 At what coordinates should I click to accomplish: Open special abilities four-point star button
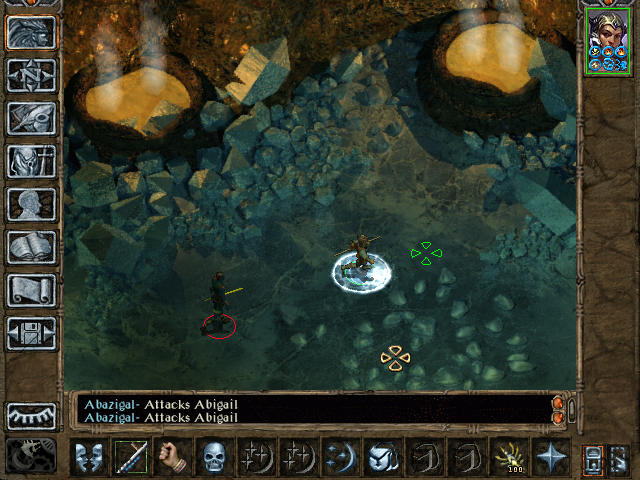[551, 457]
